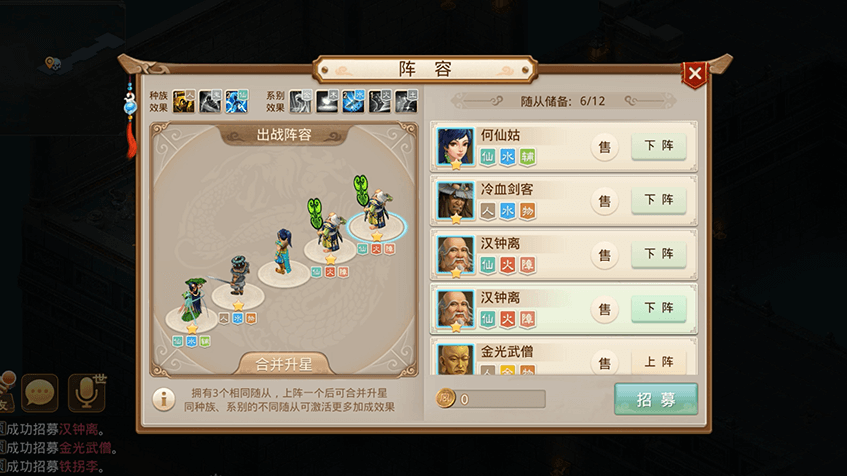This screenshot has width=847, height=476.
Task: Click the 合并升星 merge star button
Action: pyautogui.click(x=283, y=364)
